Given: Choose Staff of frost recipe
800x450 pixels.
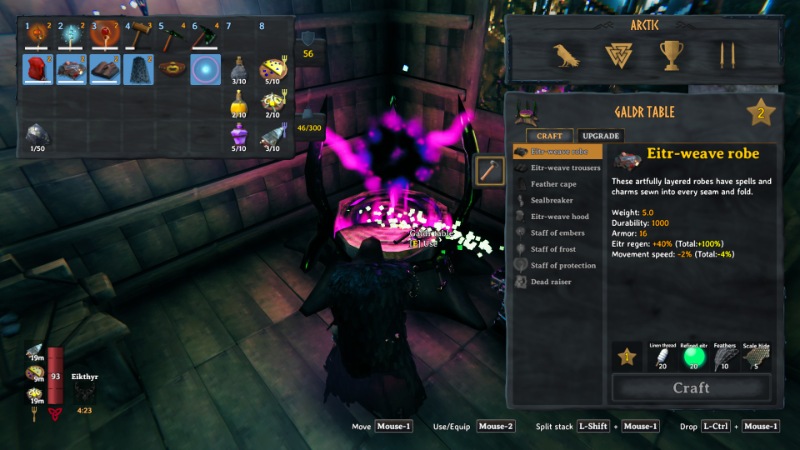Looking at the screenshot, I should click(552, 249).
